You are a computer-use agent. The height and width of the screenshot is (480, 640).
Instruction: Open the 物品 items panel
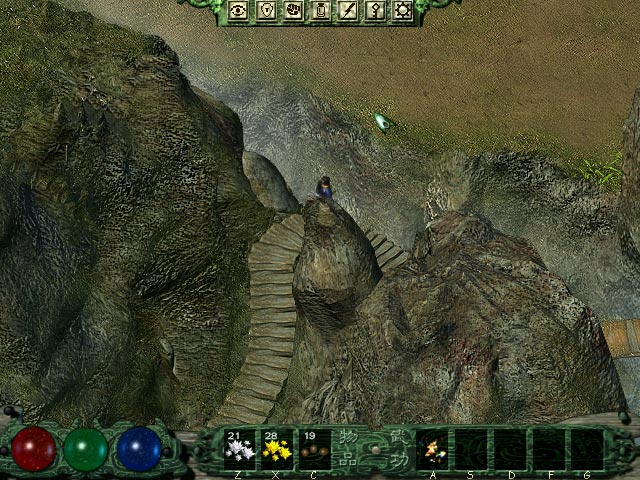pyautogui.click(x=350, y=448)
